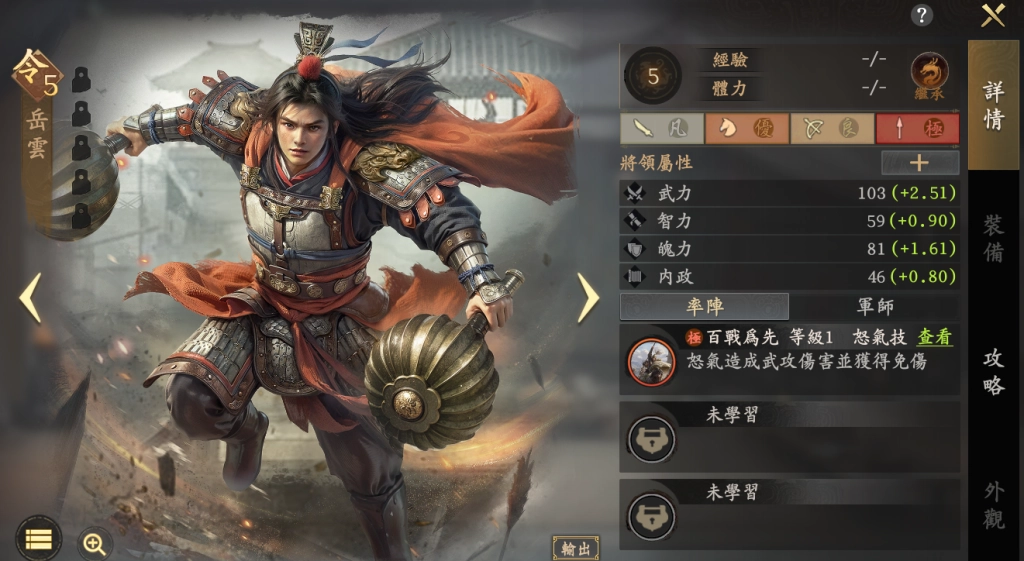Open the question mark help
1024x561 pixels.
pyautogui.click(x=922, y=15)
